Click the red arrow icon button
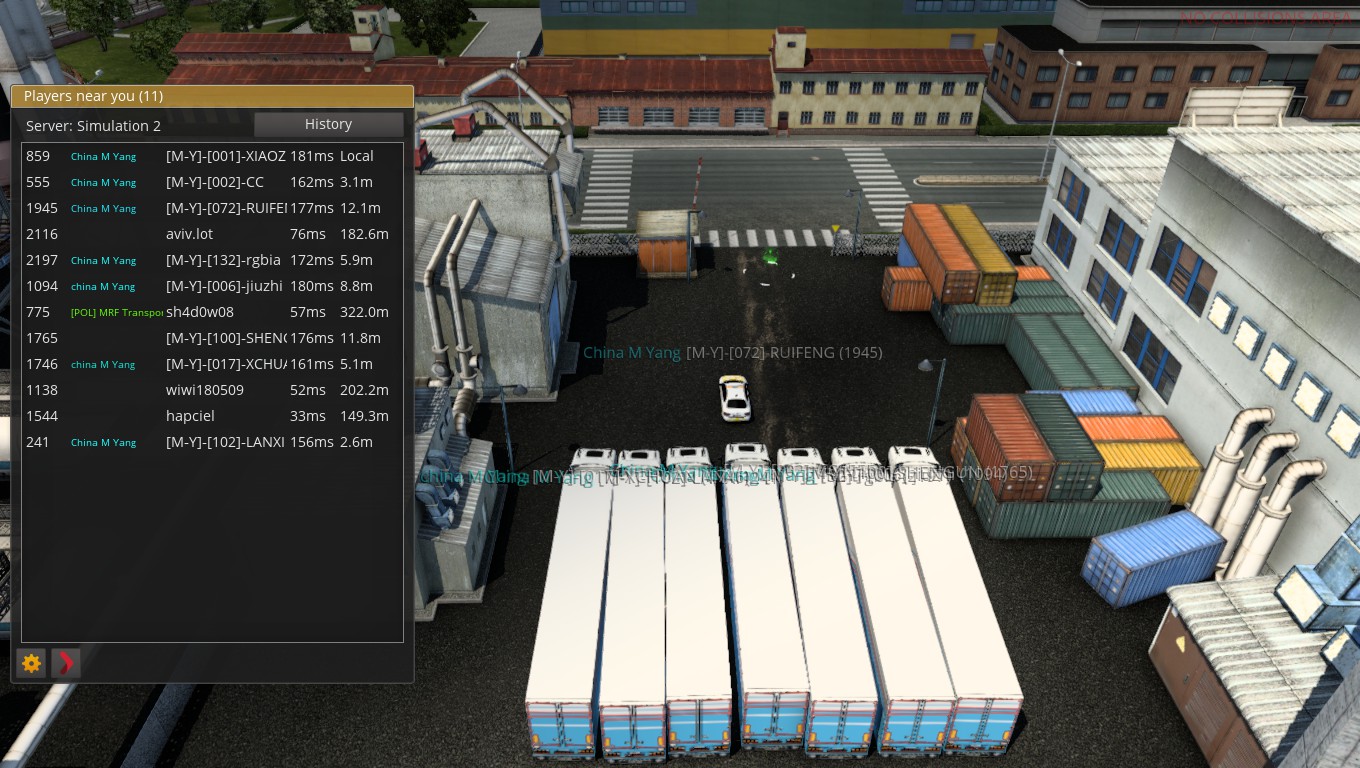This screenshot has width=1360, height=768. click(x=66, y=662)
